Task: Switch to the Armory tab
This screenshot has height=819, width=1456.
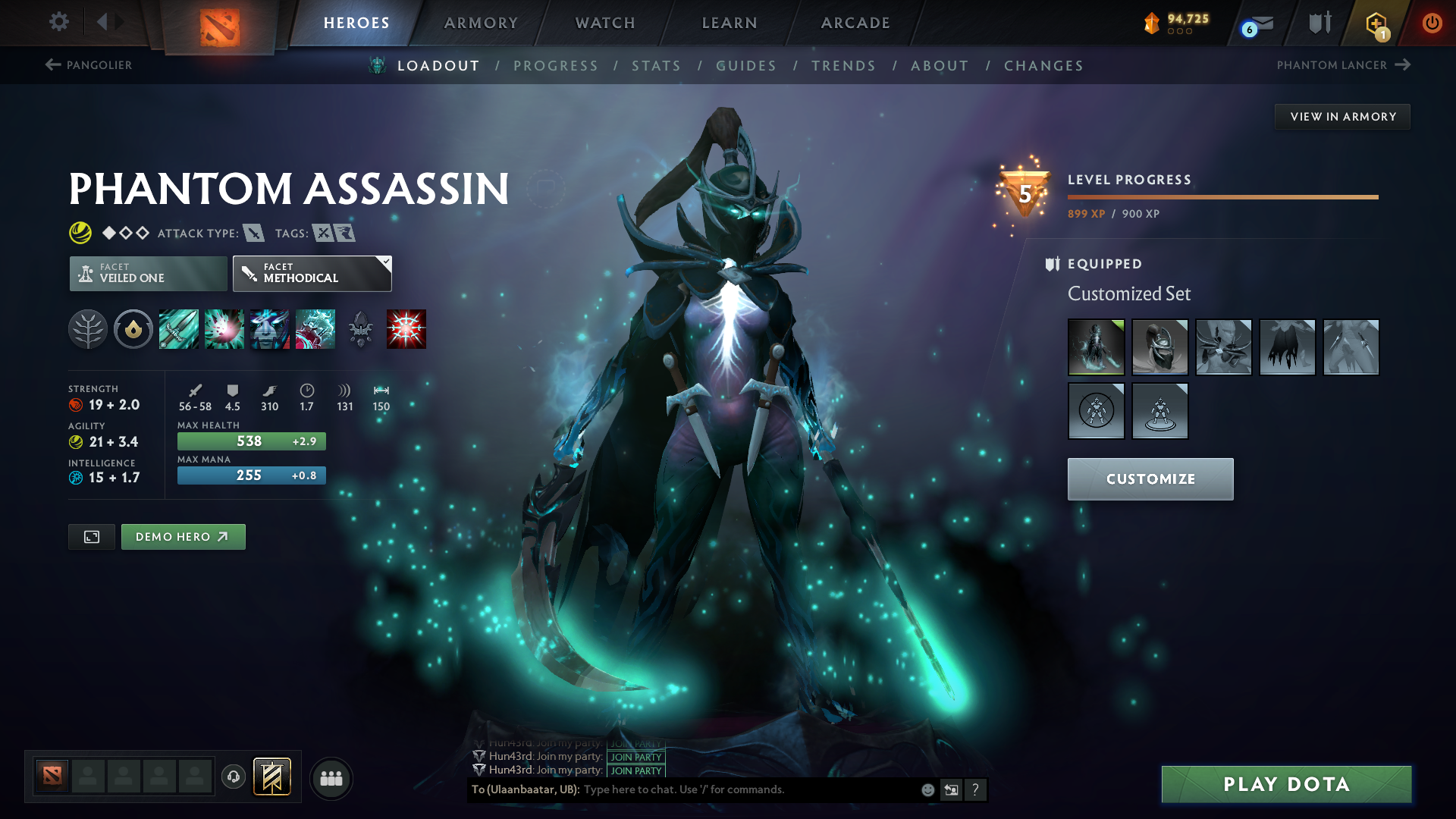Action: (x=481, y=23)
